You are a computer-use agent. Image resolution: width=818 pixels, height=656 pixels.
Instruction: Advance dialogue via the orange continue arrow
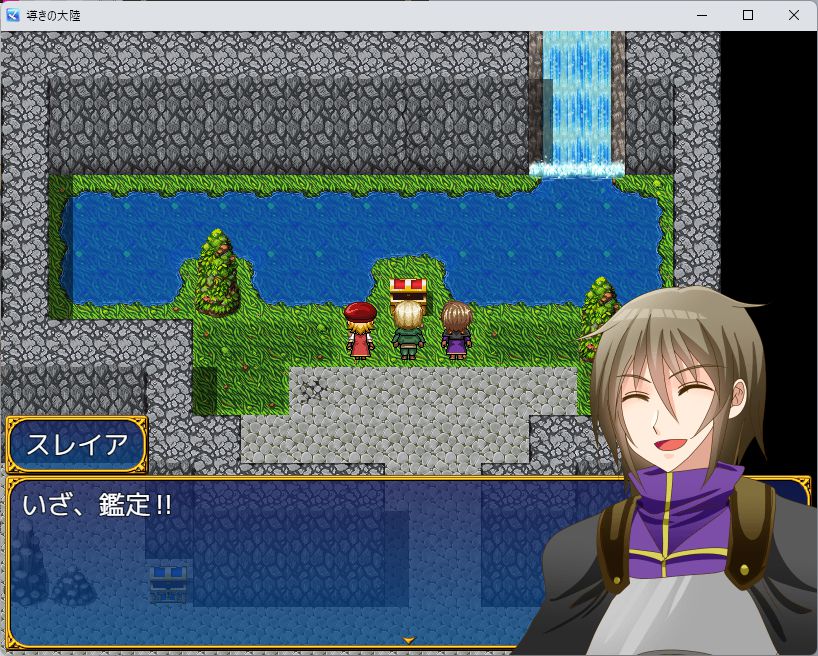pos(408,639)
